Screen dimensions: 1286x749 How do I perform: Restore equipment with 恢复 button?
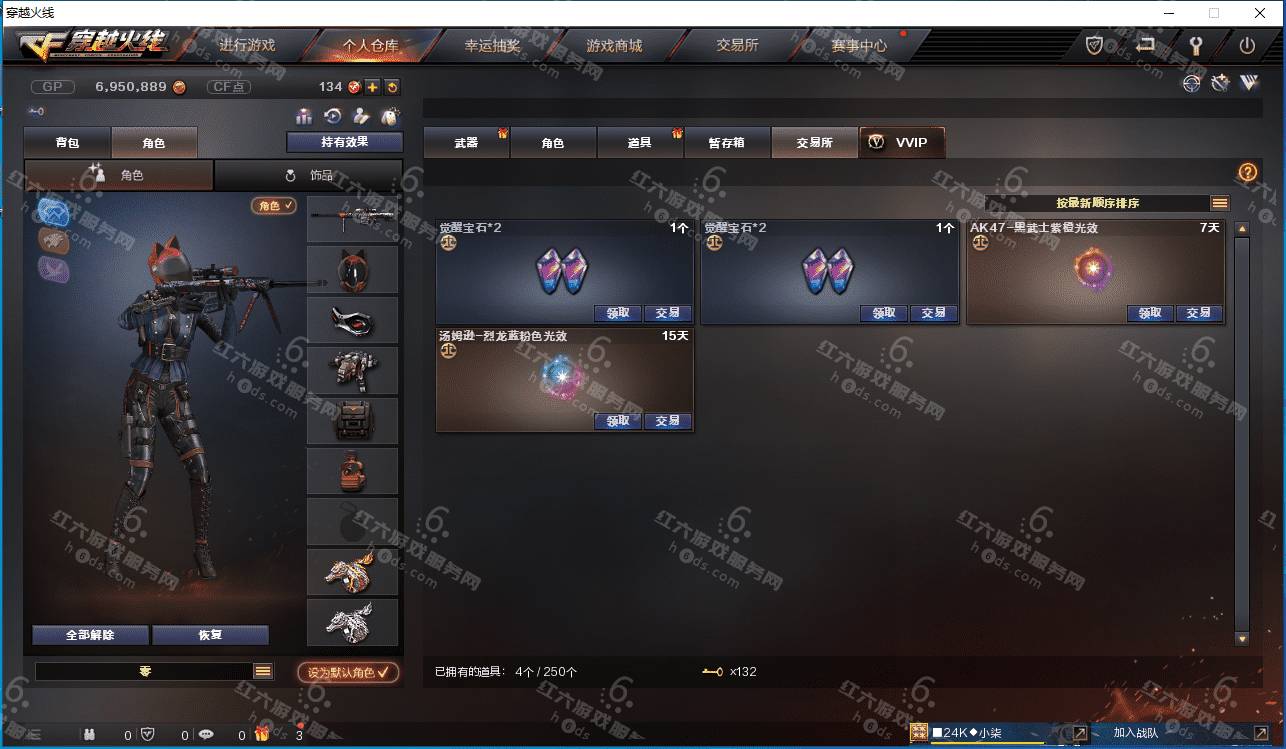tap(210, 635)
